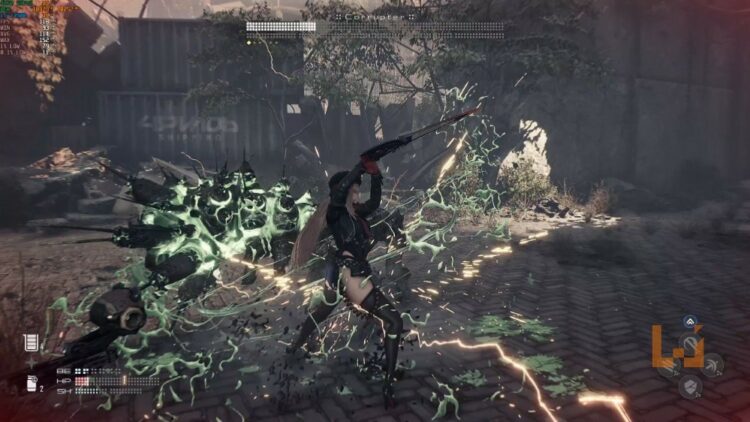Click the striped battery cell icon
This screenshot has width=750, height=422.
pos(31,343)
